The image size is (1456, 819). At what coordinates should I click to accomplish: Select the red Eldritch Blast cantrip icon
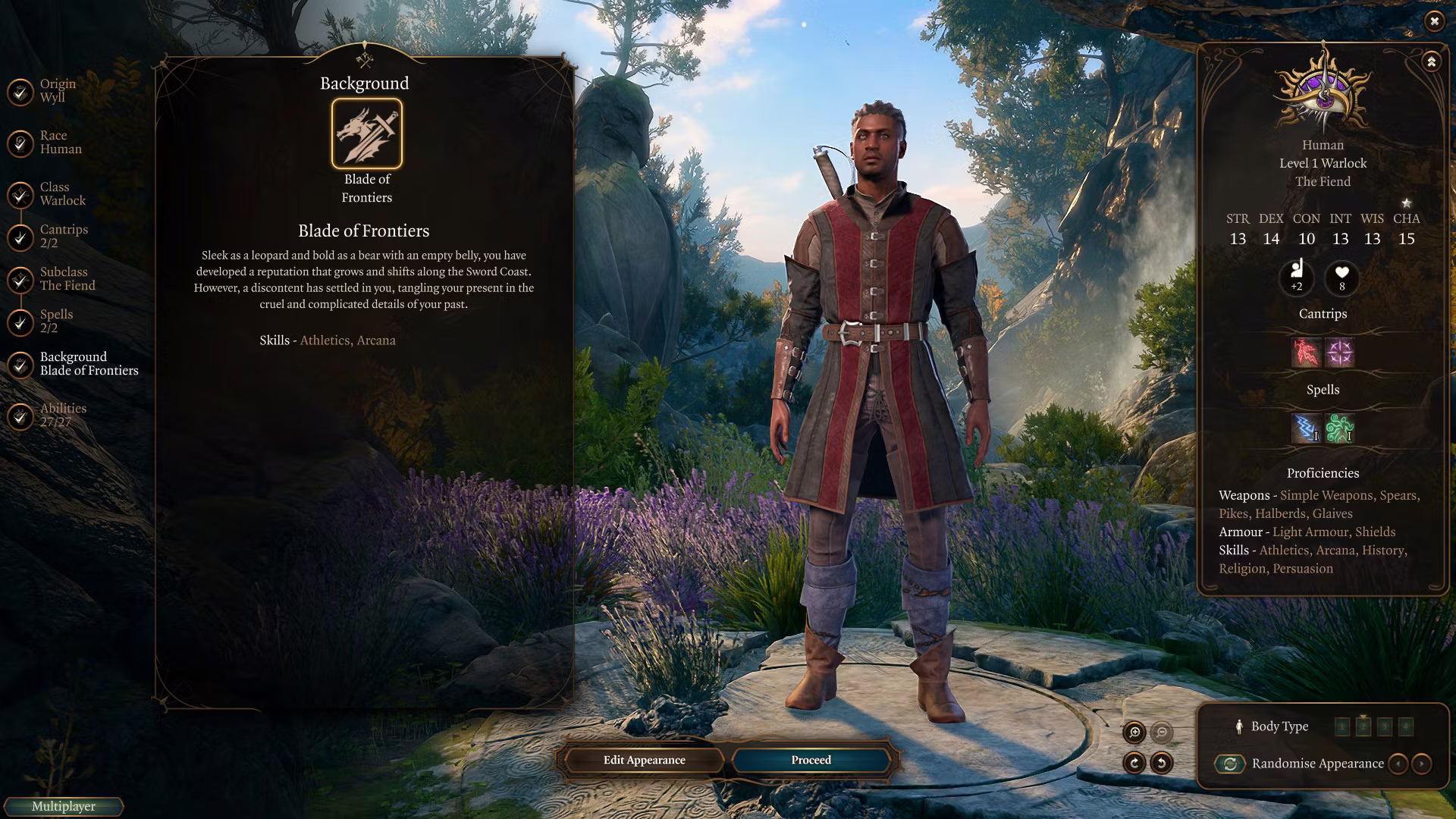point(1306,353)
